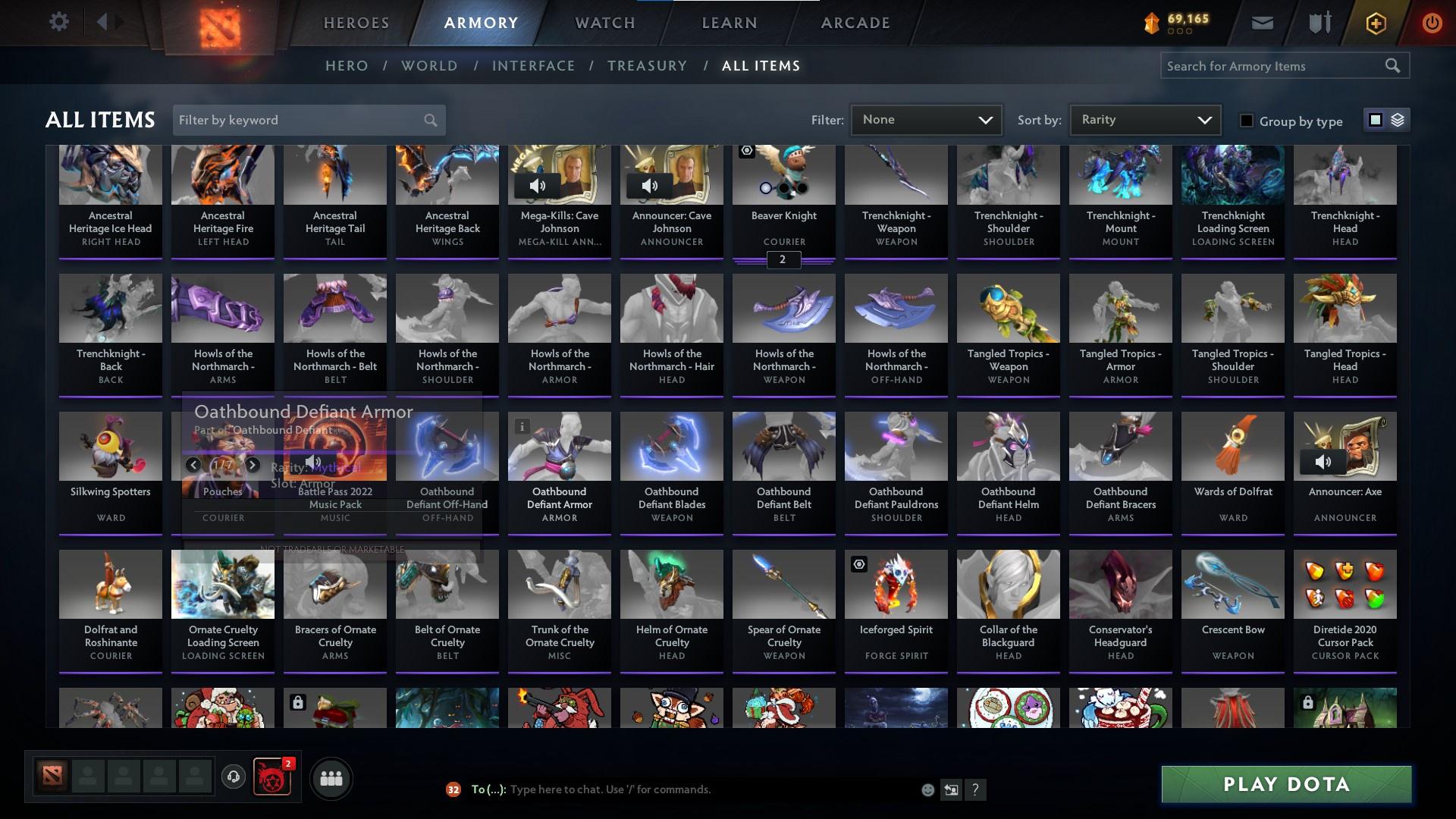Open the Armory search magnifying glass
The width and height of the screenshot is (1456, 819).
pos(1394,66)
